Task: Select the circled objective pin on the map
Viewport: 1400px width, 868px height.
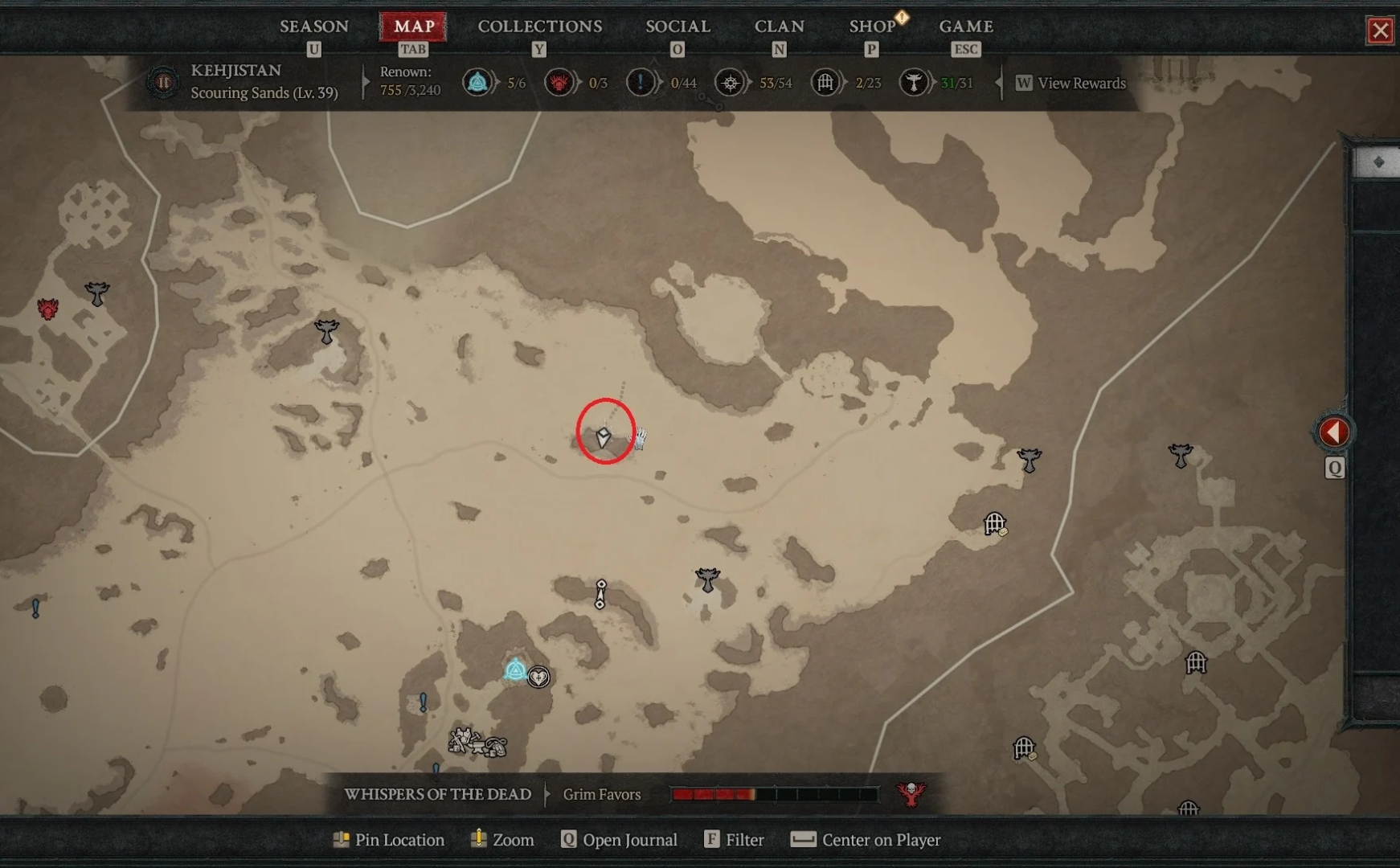Action: point(603,438)
